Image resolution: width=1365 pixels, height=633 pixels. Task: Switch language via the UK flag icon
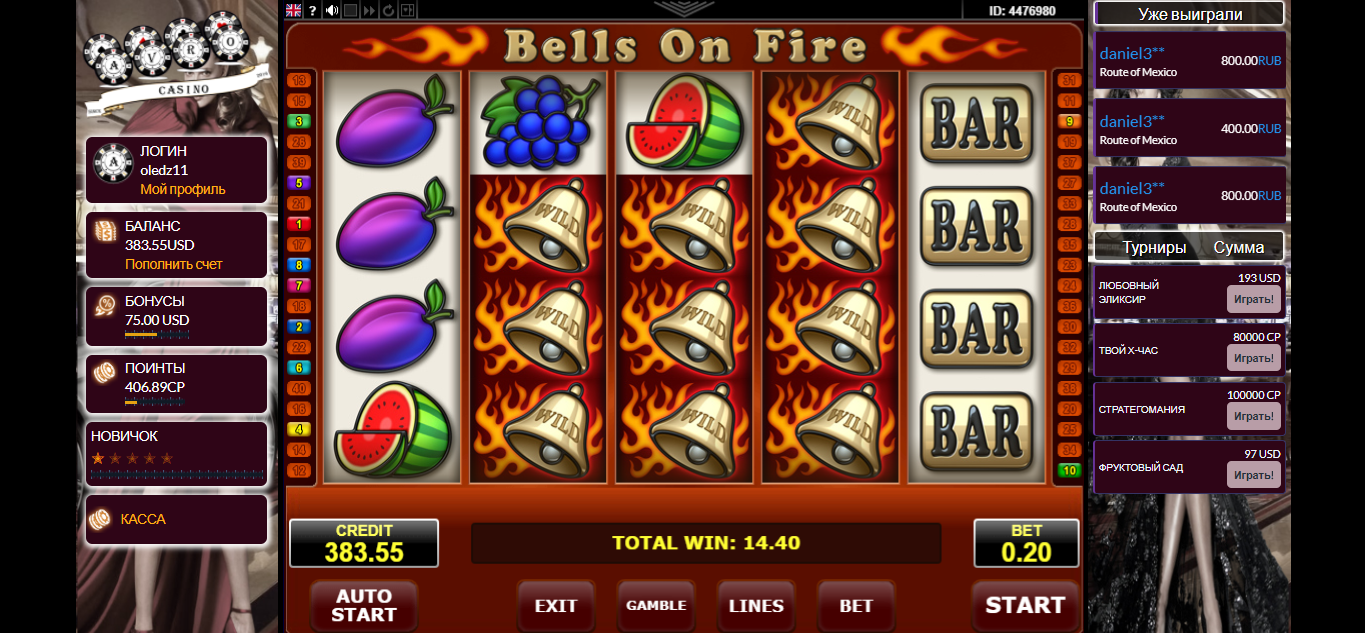click(294, 10)
